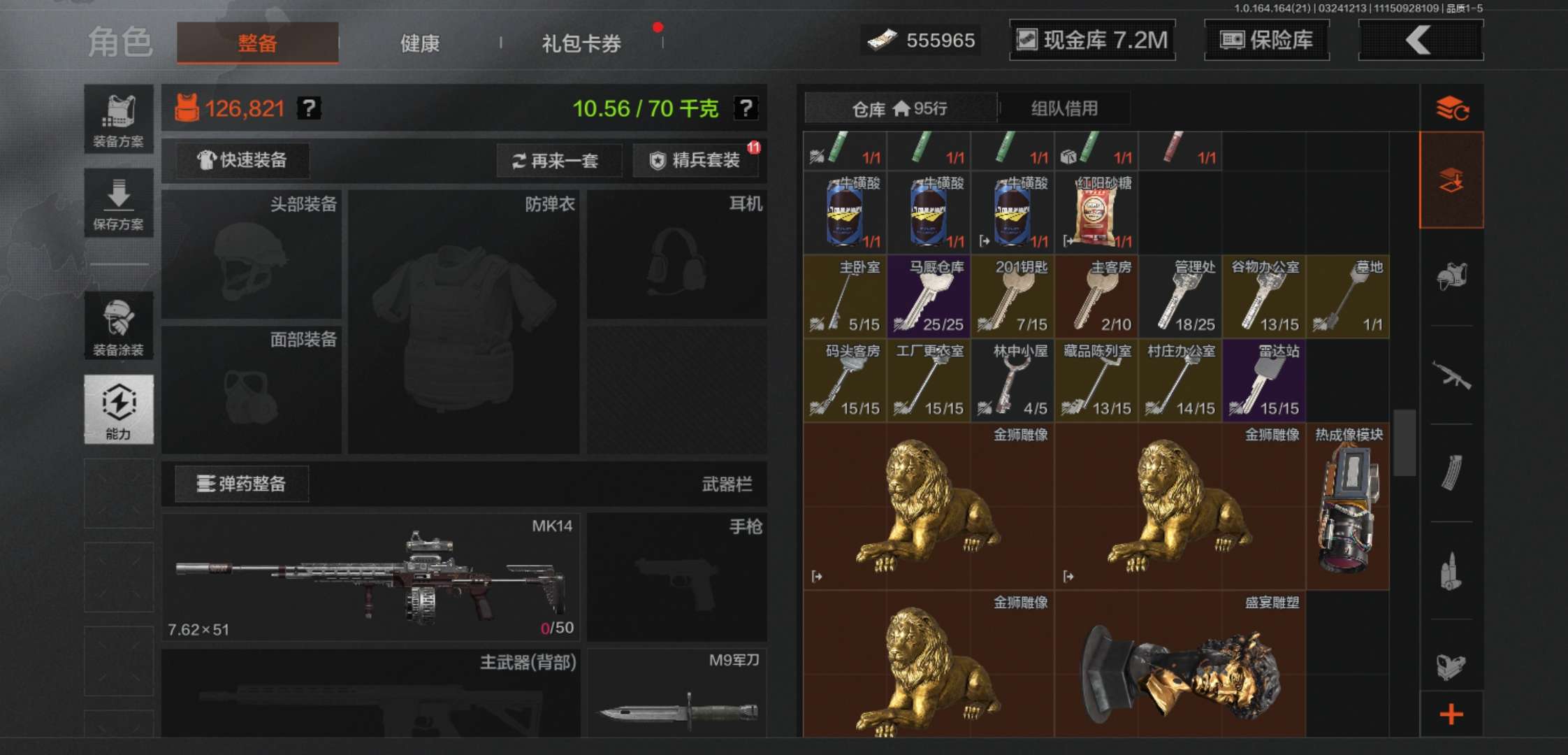The image size is (1568, 755).
Task: Open the 精兵套装 elite set button
Action: 696,160
